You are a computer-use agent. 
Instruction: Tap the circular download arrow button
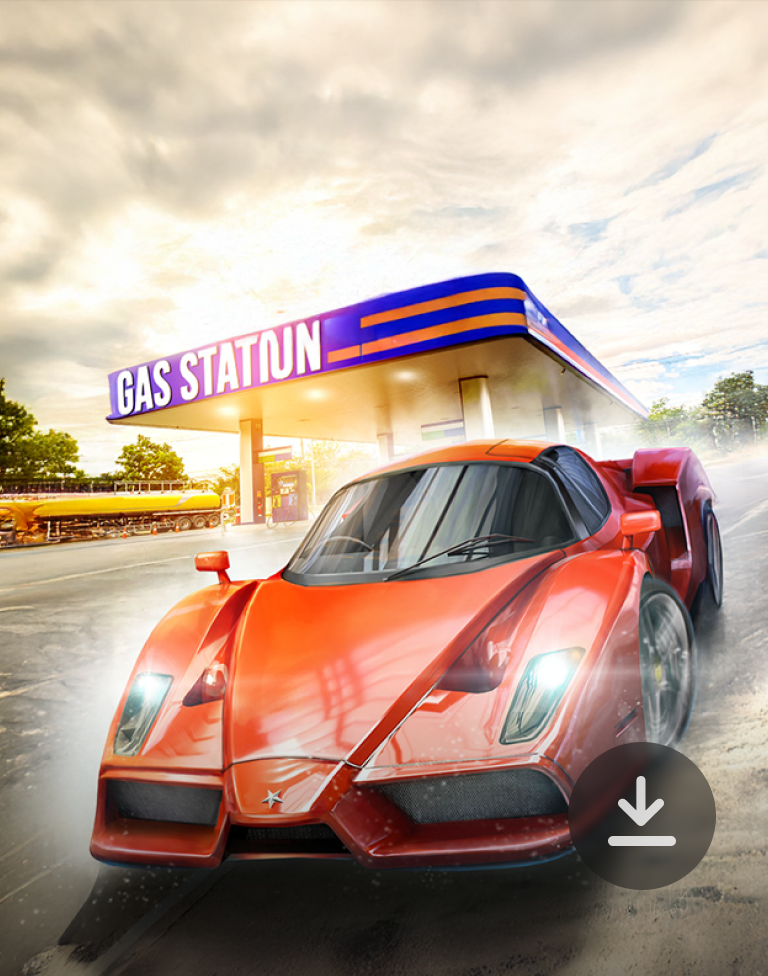[x=642, y=815]
